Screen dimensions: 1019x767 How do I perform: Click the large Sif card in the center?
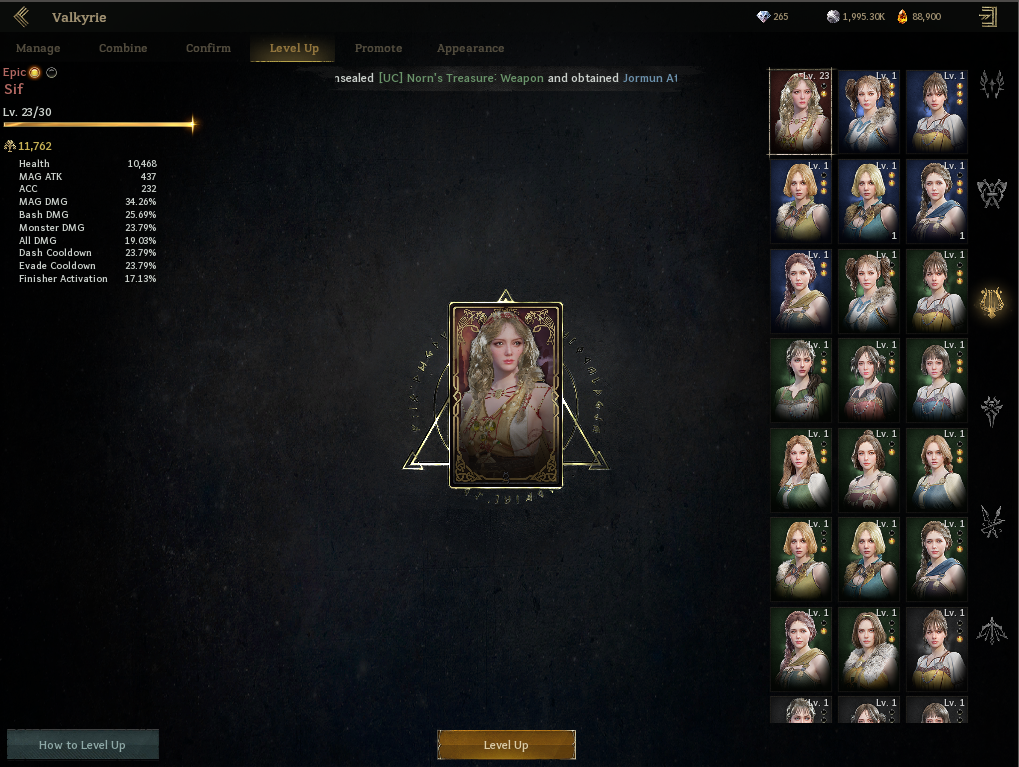[506, 395]
